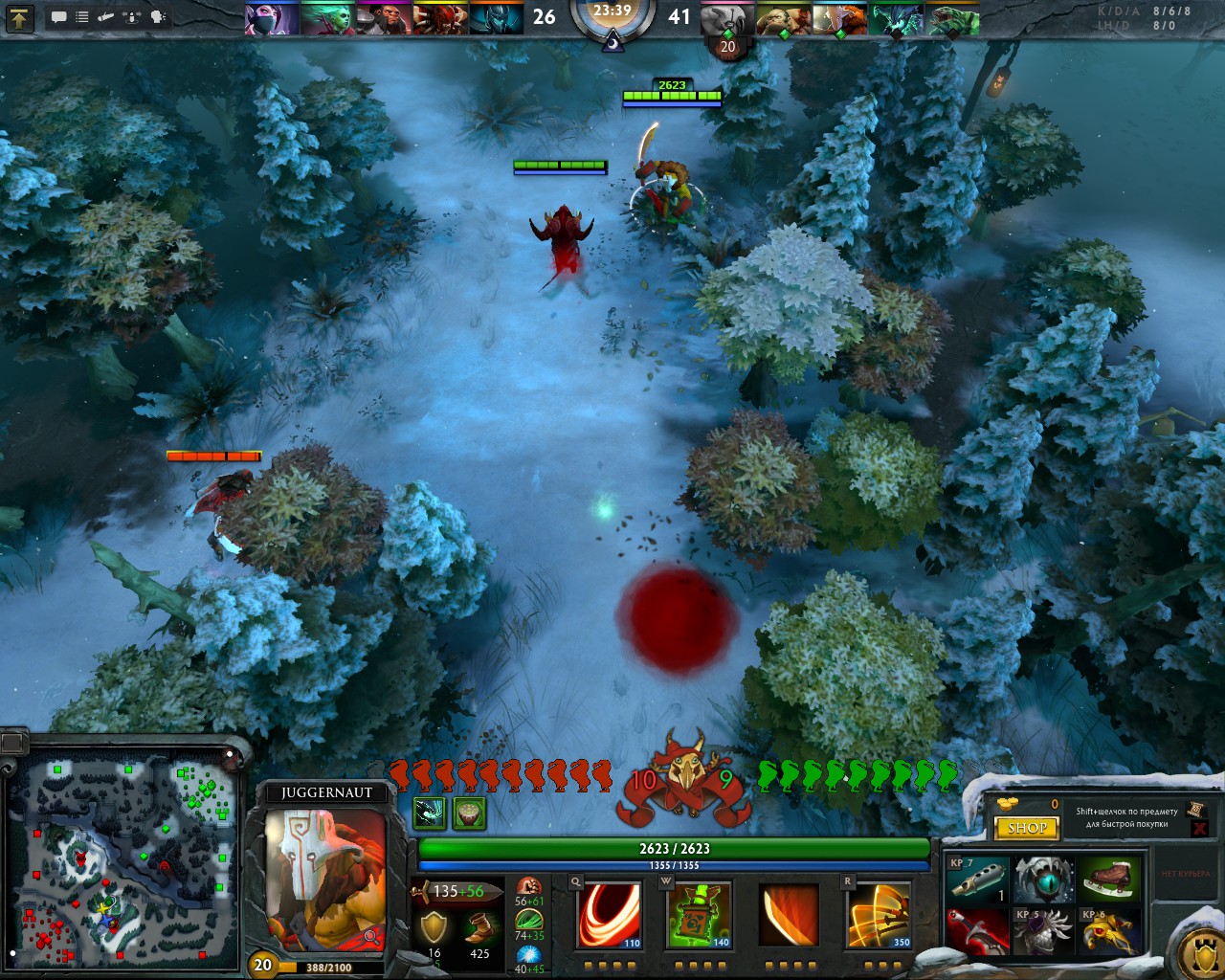Click the scroll icon in quick-buy panel
This screenshot has height=980, width=1225.
(1195, 811)
